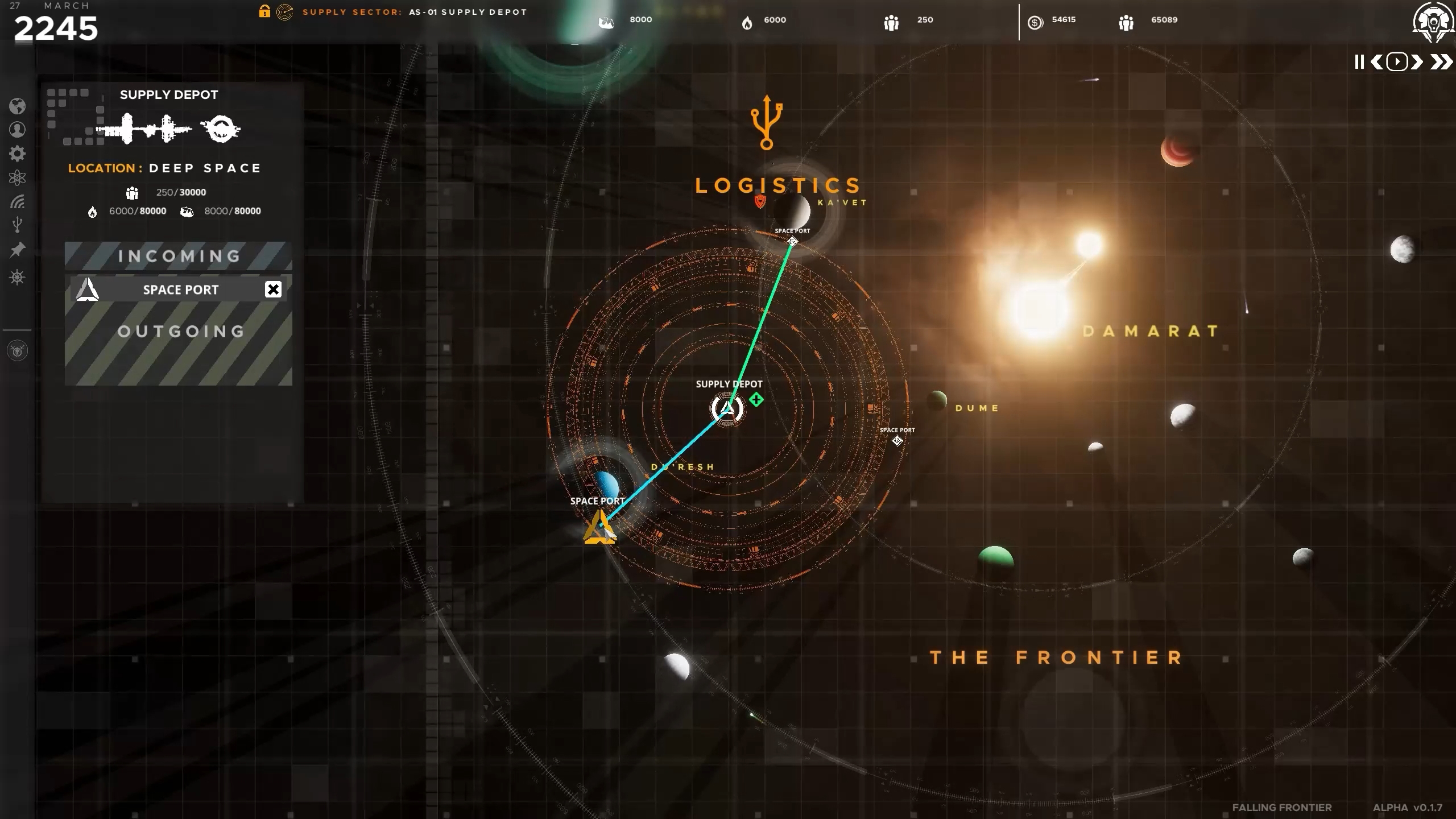Remove the Space Port incoming route
Viewport: 1456px width, 819px height.
(x=274, y=289)
